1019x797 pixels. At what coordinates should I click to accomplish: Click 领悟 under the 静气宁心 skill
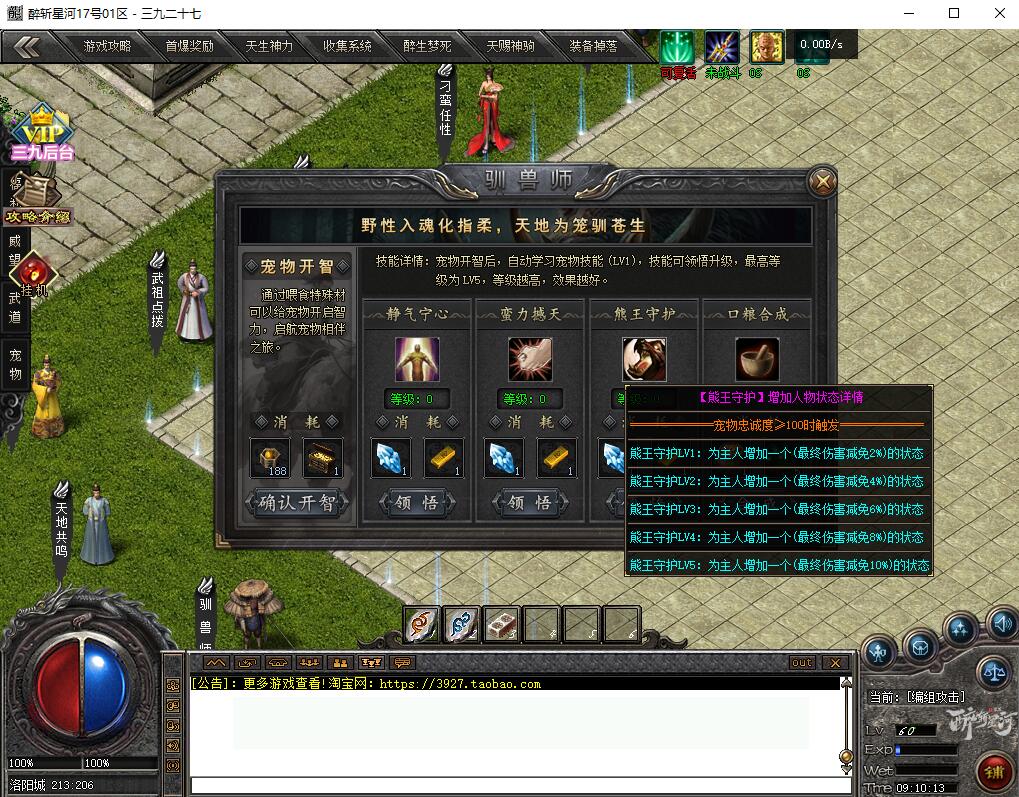417,503
